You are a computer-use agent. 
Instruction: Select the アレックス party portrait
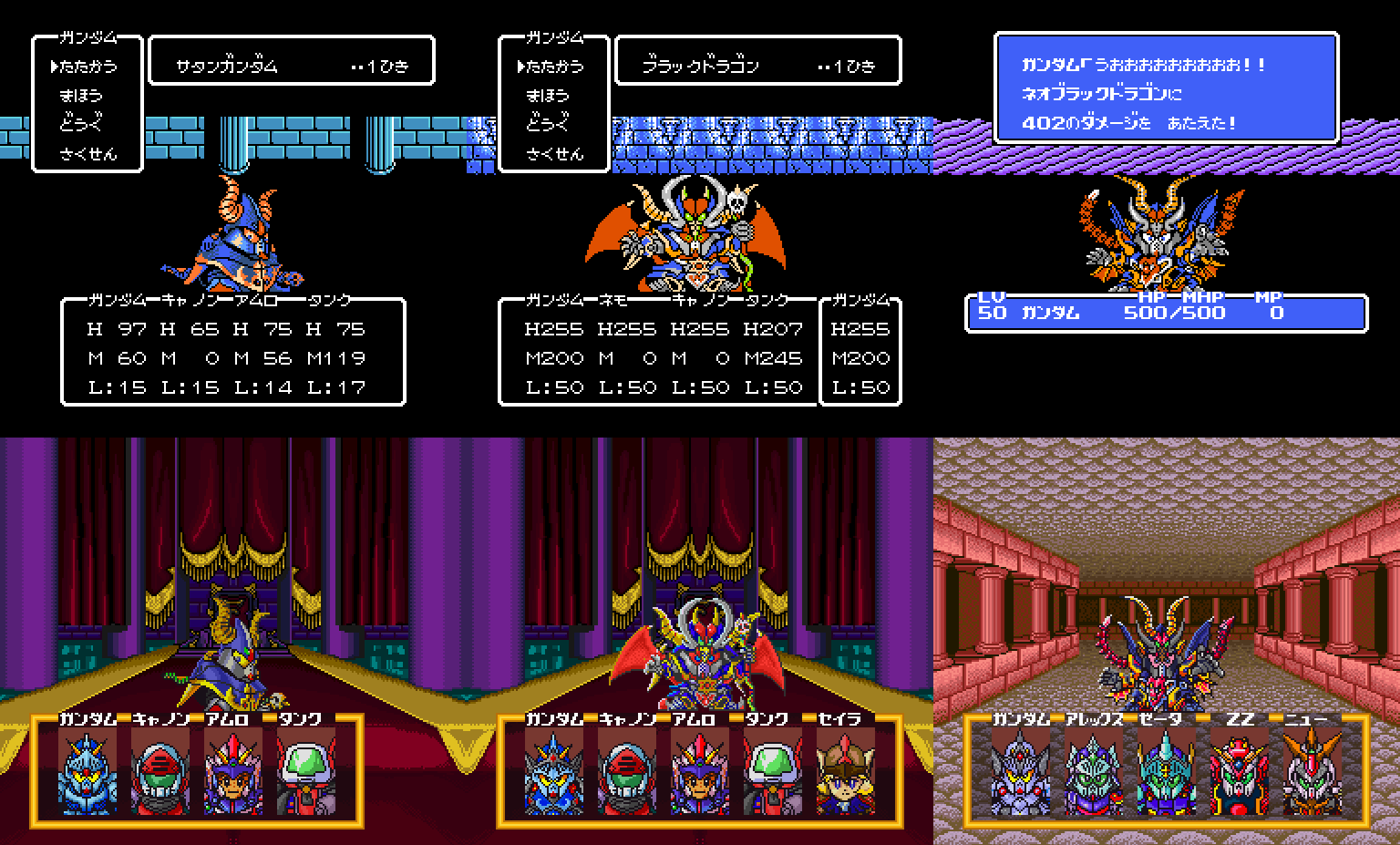[1093, 773]
